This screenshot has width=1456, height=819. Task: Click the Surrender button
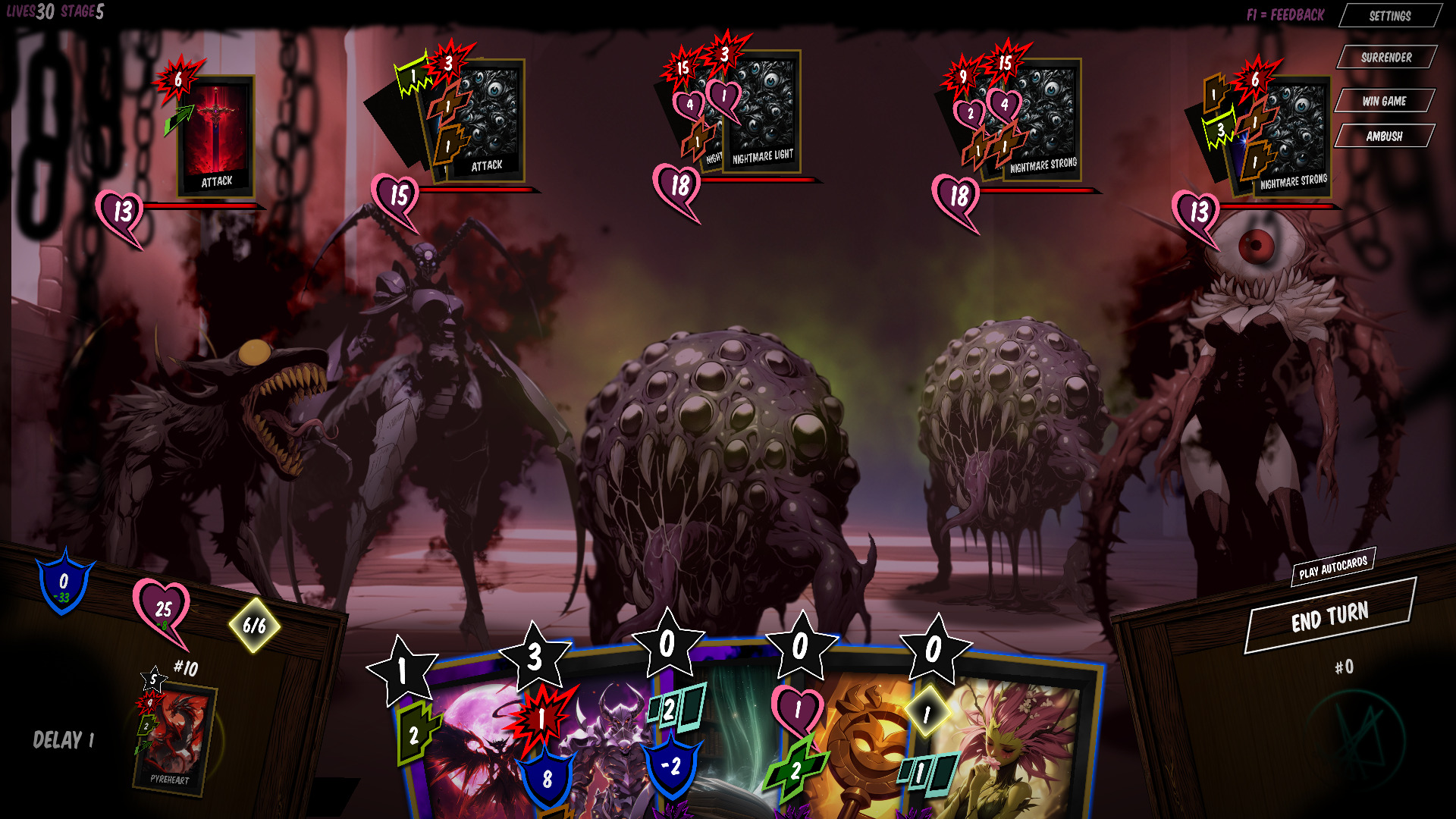tap(1385, 58)
